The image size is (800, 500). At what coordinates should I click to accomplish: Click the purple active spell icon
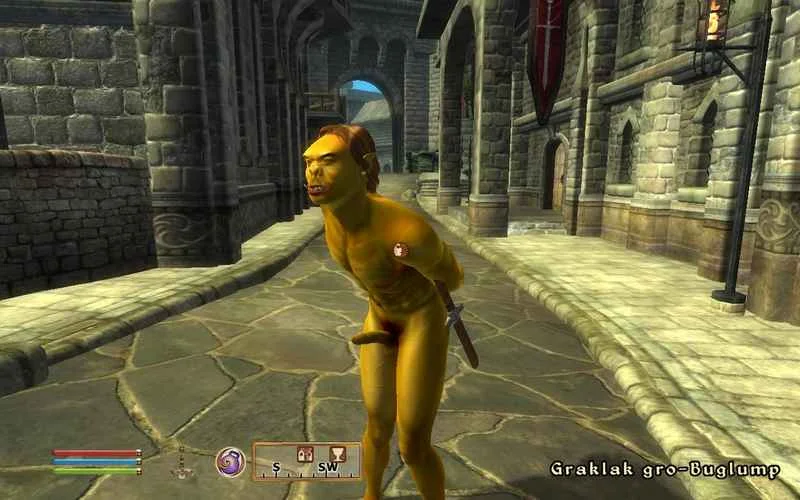click(x=229, y=462)
